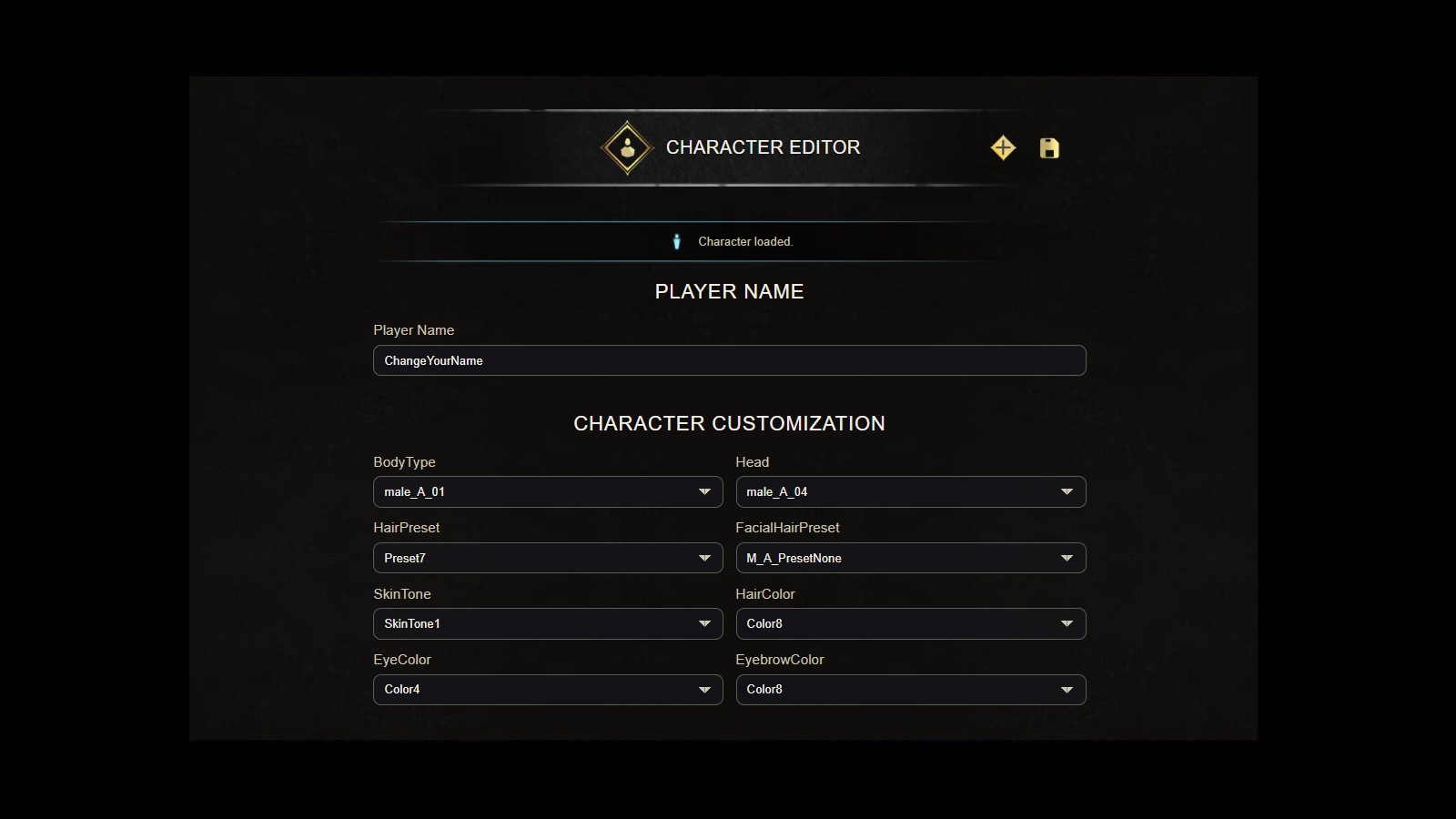Click the character emblem beside the Character Editor title
This screenshot has height=819, width=1456.
pyautogui.click(x=626, y=147)
